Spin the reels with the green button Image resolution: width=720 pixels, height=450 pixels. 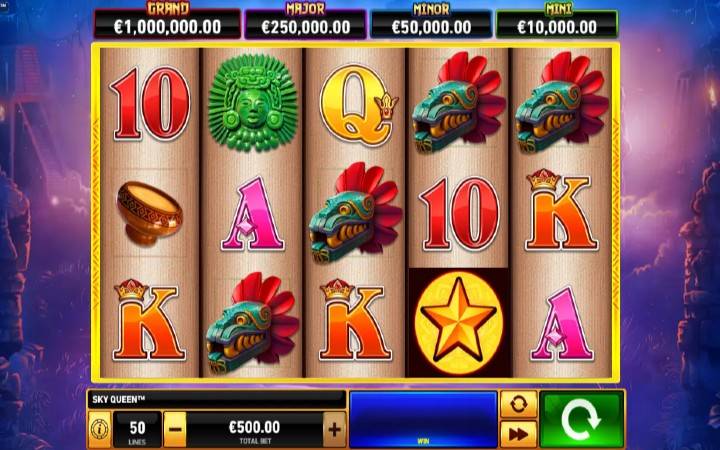coord(582,420)
